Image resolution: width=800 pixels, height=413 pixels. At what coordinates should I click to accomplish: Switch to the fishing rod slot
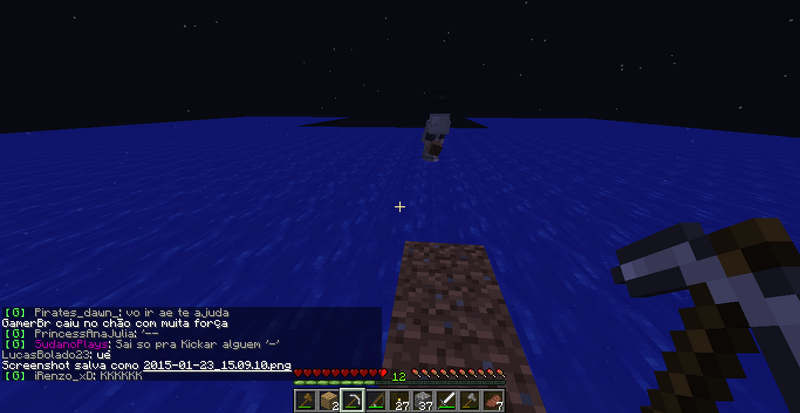pyautogui.click(x=377, y=402)
